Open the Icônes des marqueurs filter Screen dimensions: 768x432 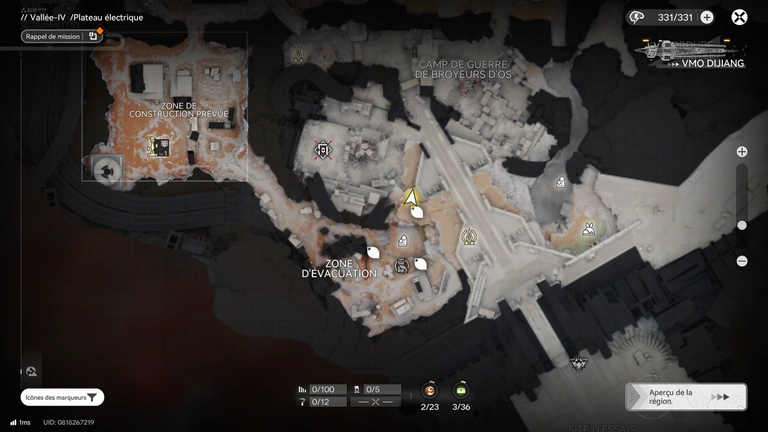click(x=62, y=397)
